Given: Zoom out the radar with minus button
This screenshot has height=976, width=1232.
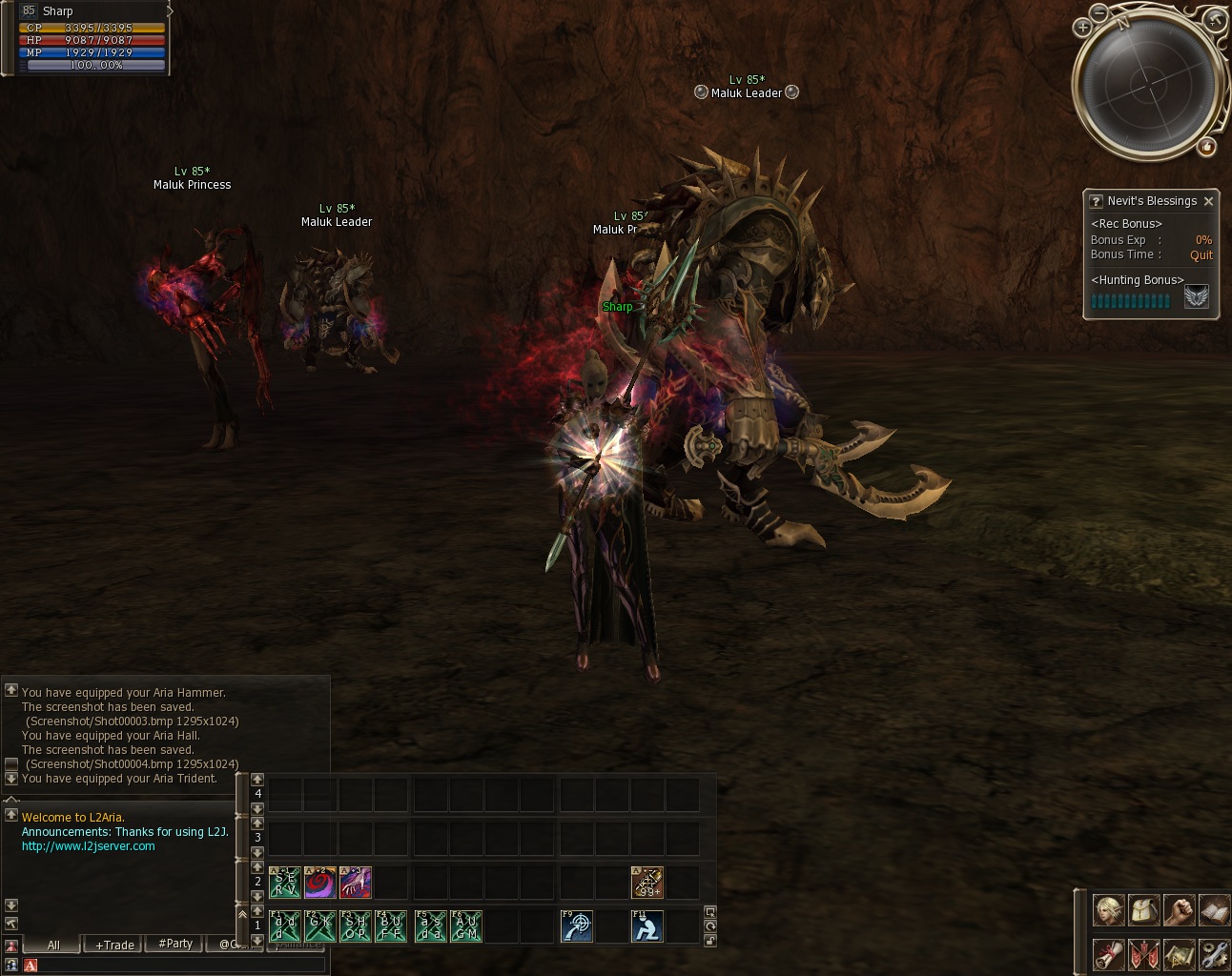Looking at the screenshot, I should point(1099,12).
